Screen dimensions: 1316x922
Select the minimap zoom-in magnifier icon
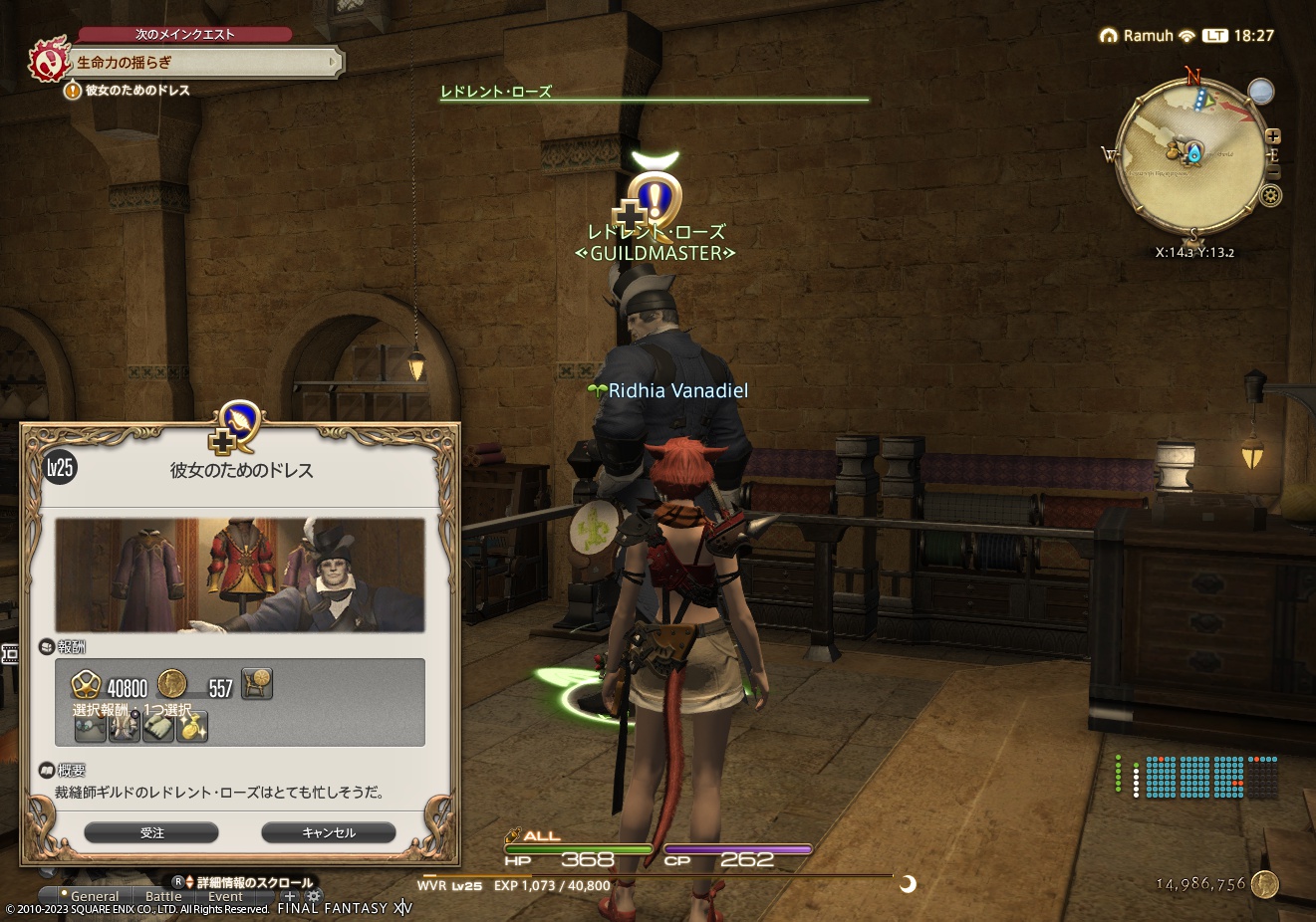[x=1274, y=136]
